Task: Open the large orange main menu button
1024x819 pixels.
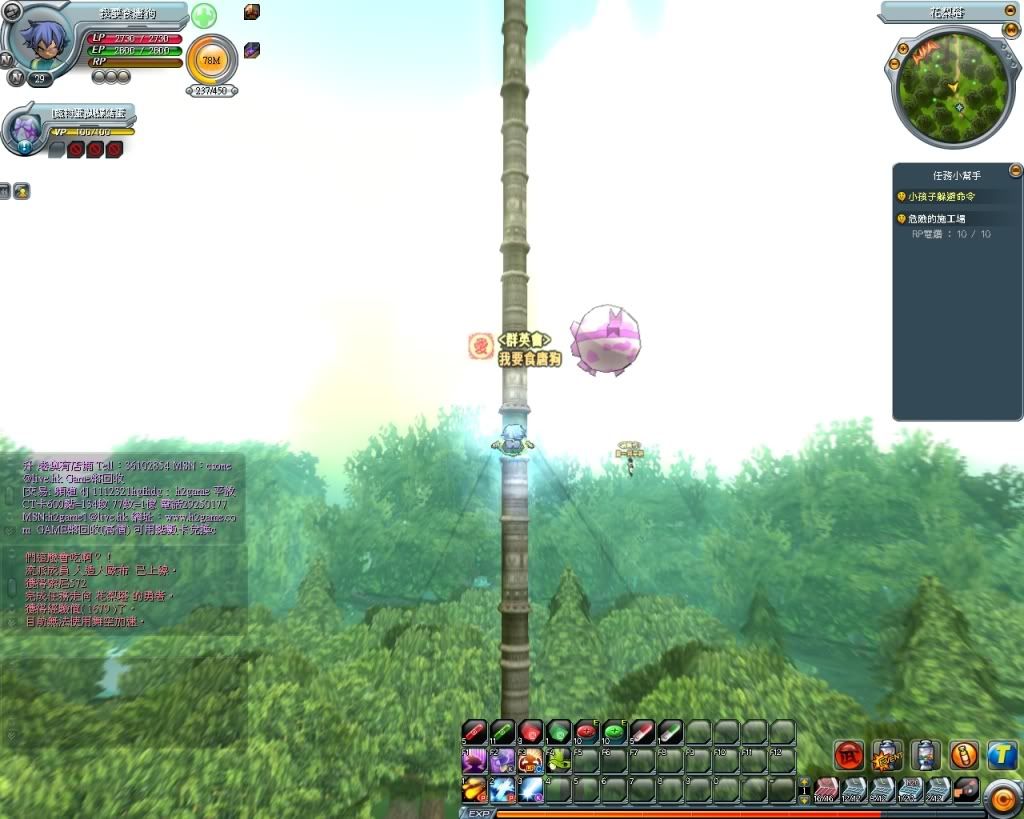Action: point(1001,797)
